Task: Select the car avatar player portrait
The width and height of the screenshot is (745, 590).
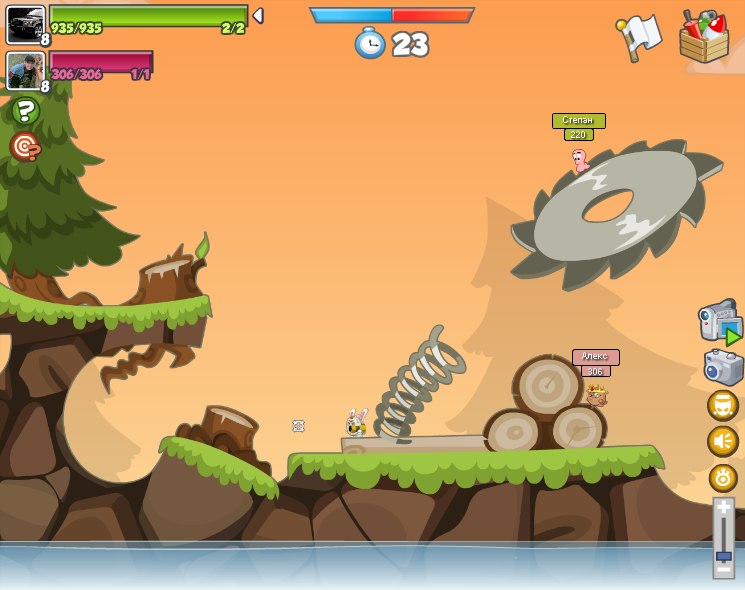Action: click(25, 24)
